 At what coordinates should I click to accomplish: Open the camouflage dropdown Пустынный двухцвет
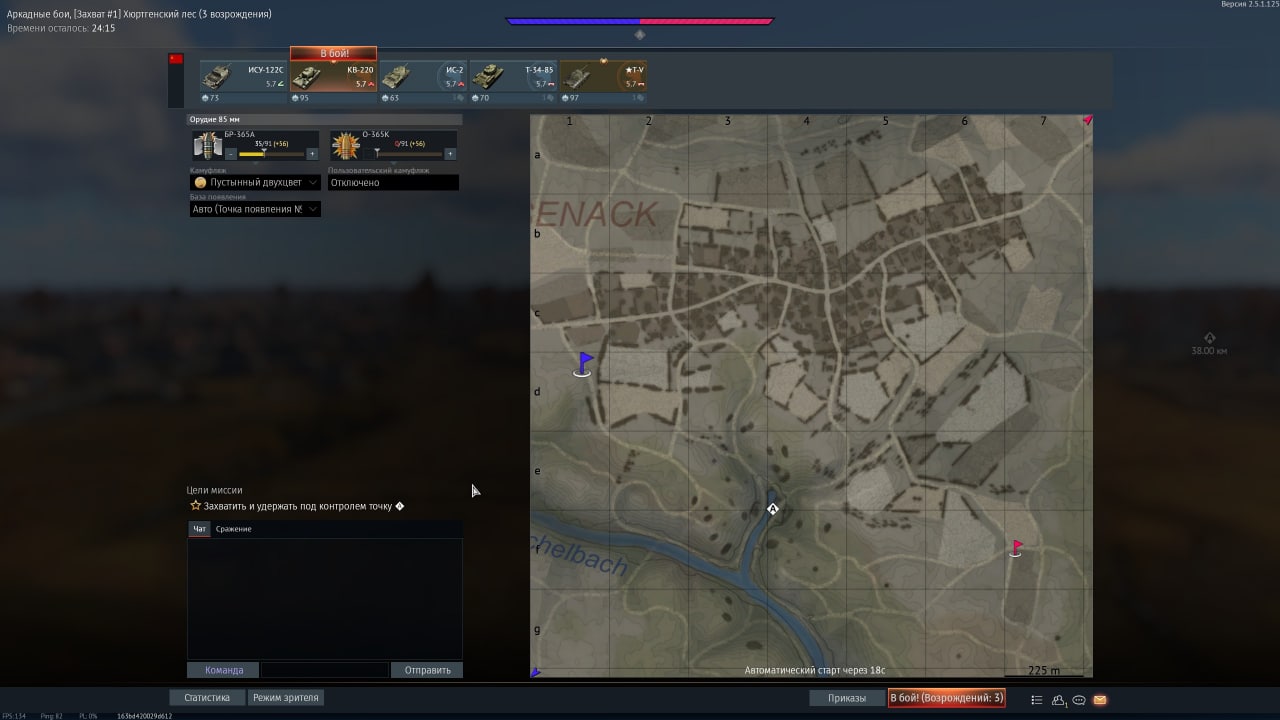tap(256, 183)
